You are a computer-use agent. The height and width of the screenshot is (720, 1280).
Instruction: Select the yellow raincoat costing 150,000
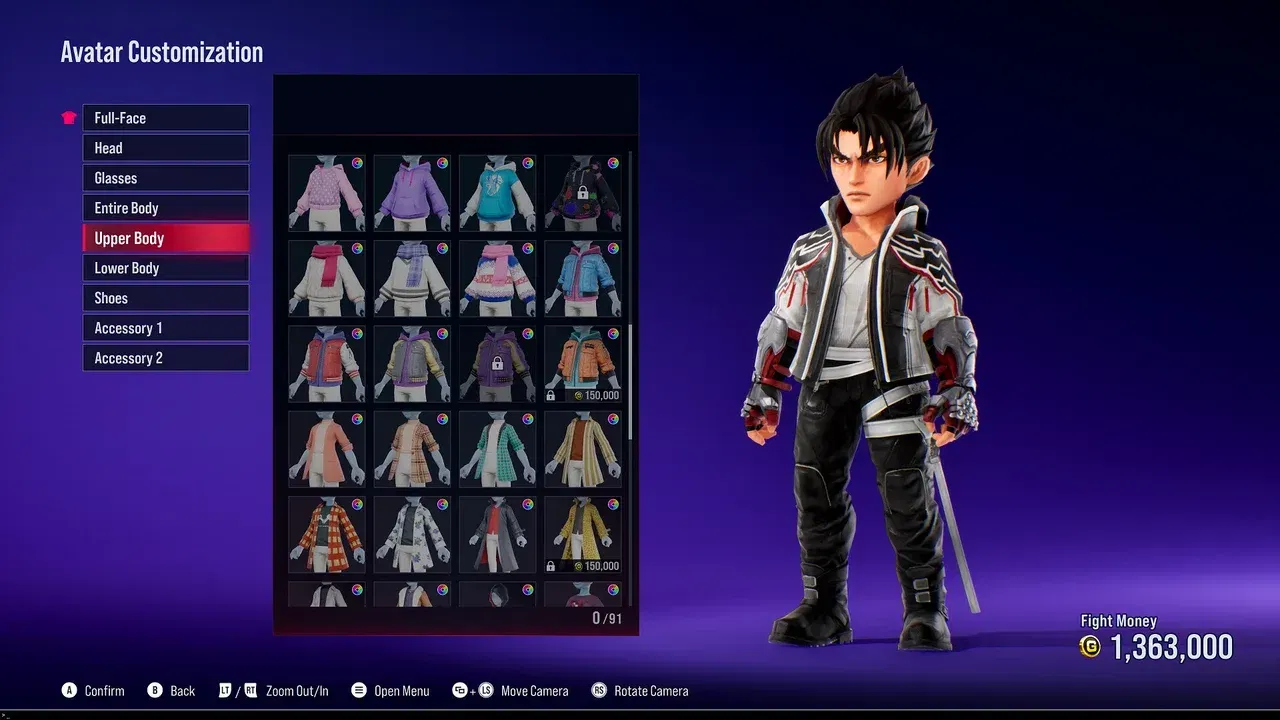pyautogui.click(x=583, y=532)
